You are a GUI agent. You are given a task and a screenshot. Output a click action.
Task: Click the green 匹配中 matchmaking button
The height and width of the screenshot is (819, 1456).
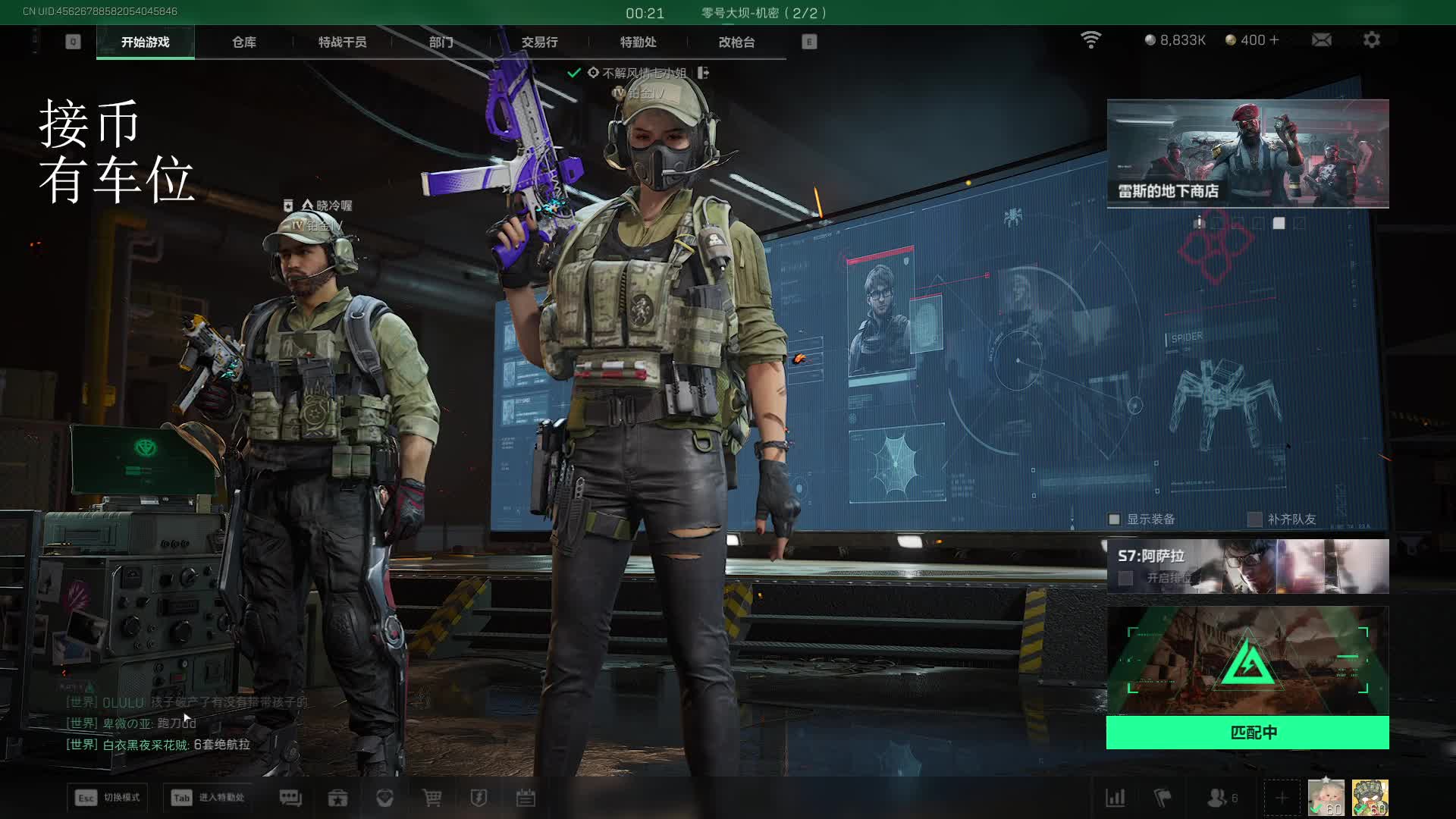point(1247,733)
